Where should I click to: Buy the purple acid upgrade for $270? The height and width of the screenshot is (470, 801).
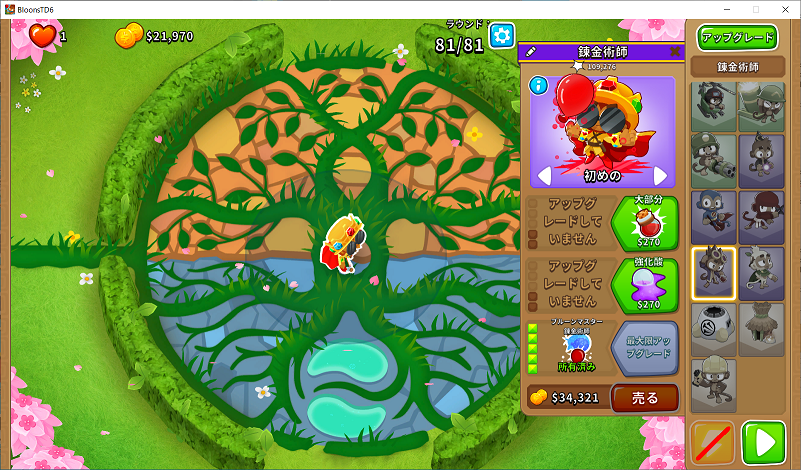(645, 285)
